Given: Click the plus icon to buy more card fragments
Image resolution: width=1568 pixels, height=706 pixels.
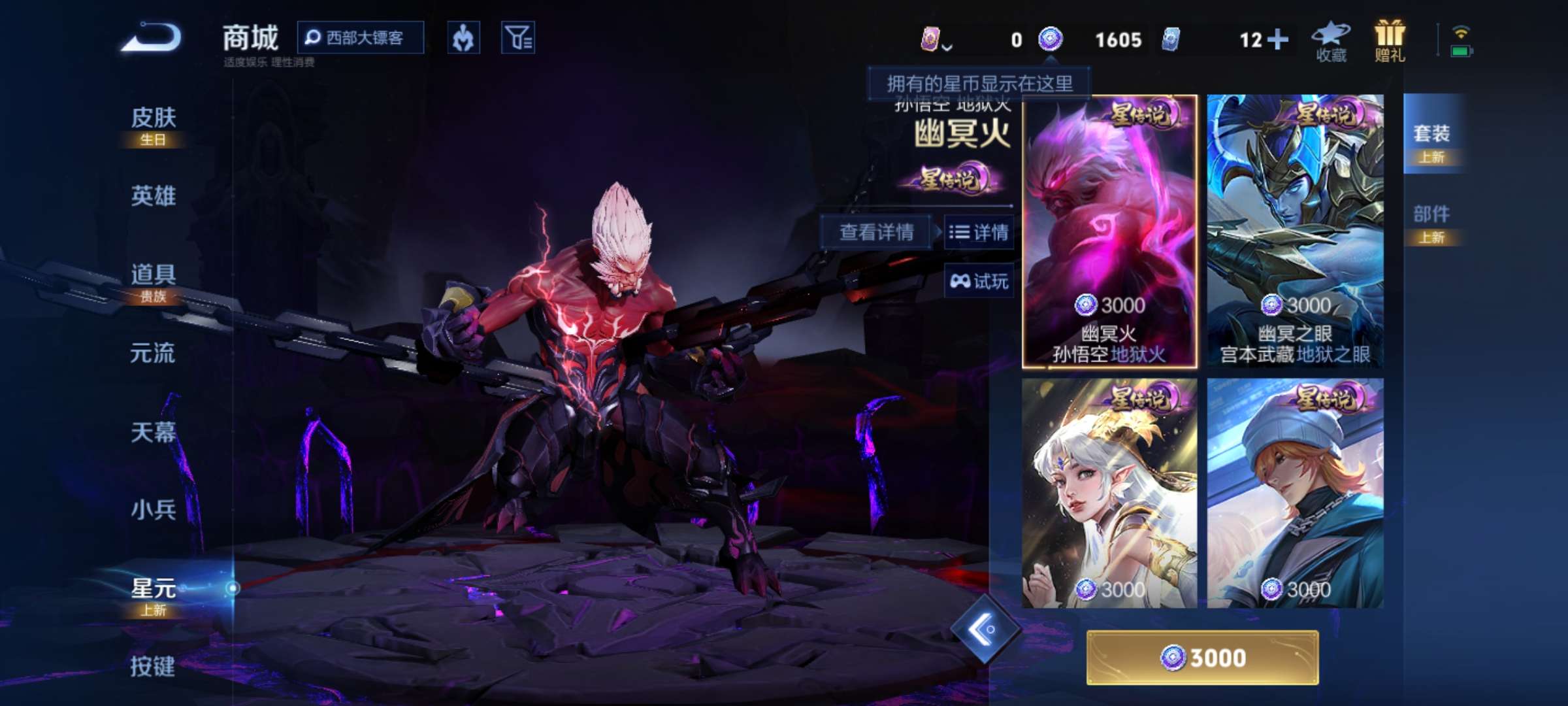Looking at the screenshot, I should tap(1277, 41).
